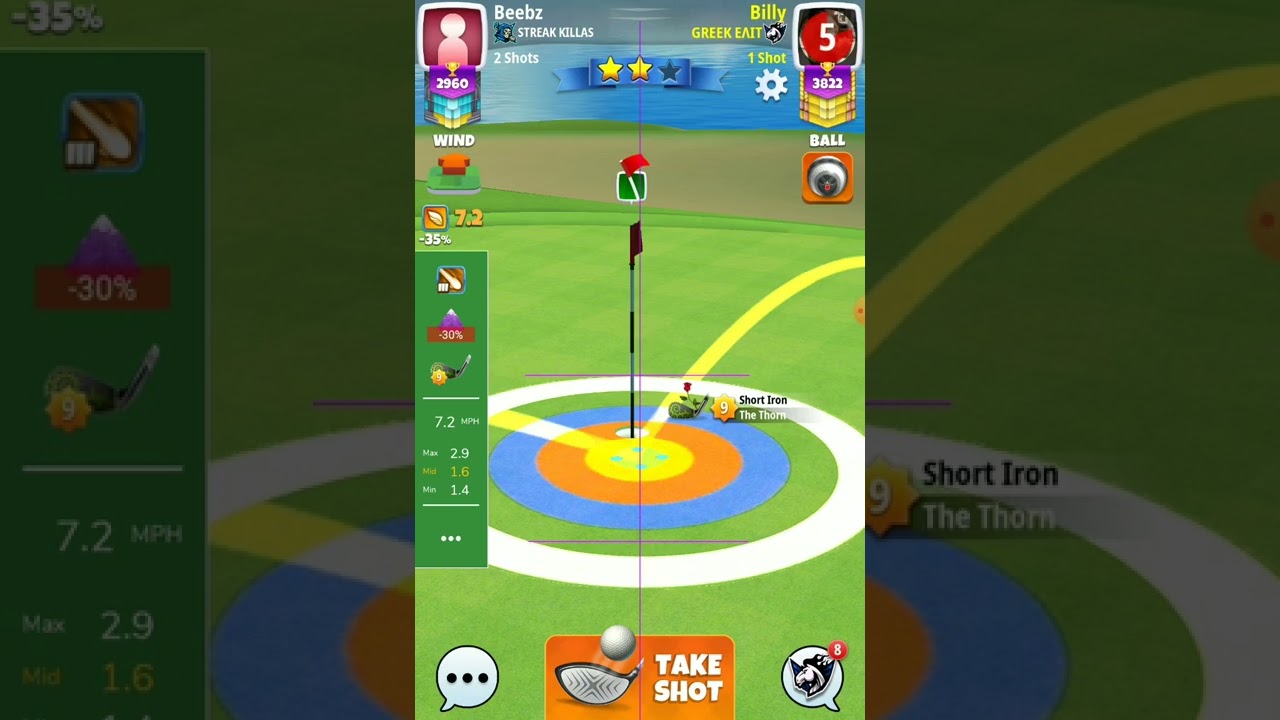Expand the three-dot wind panel menu
1280x720 pixels.
pos(451,539)
